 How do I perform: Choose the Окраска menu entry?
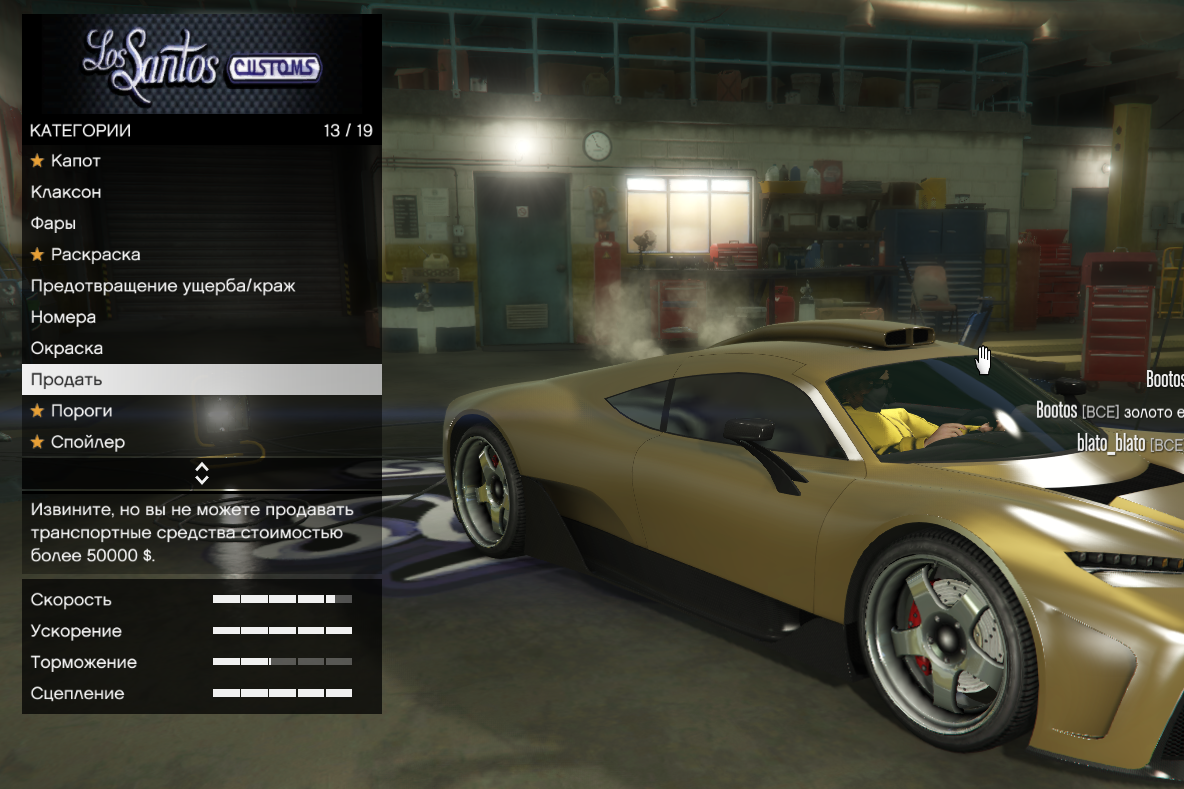[x=67, y=348]
